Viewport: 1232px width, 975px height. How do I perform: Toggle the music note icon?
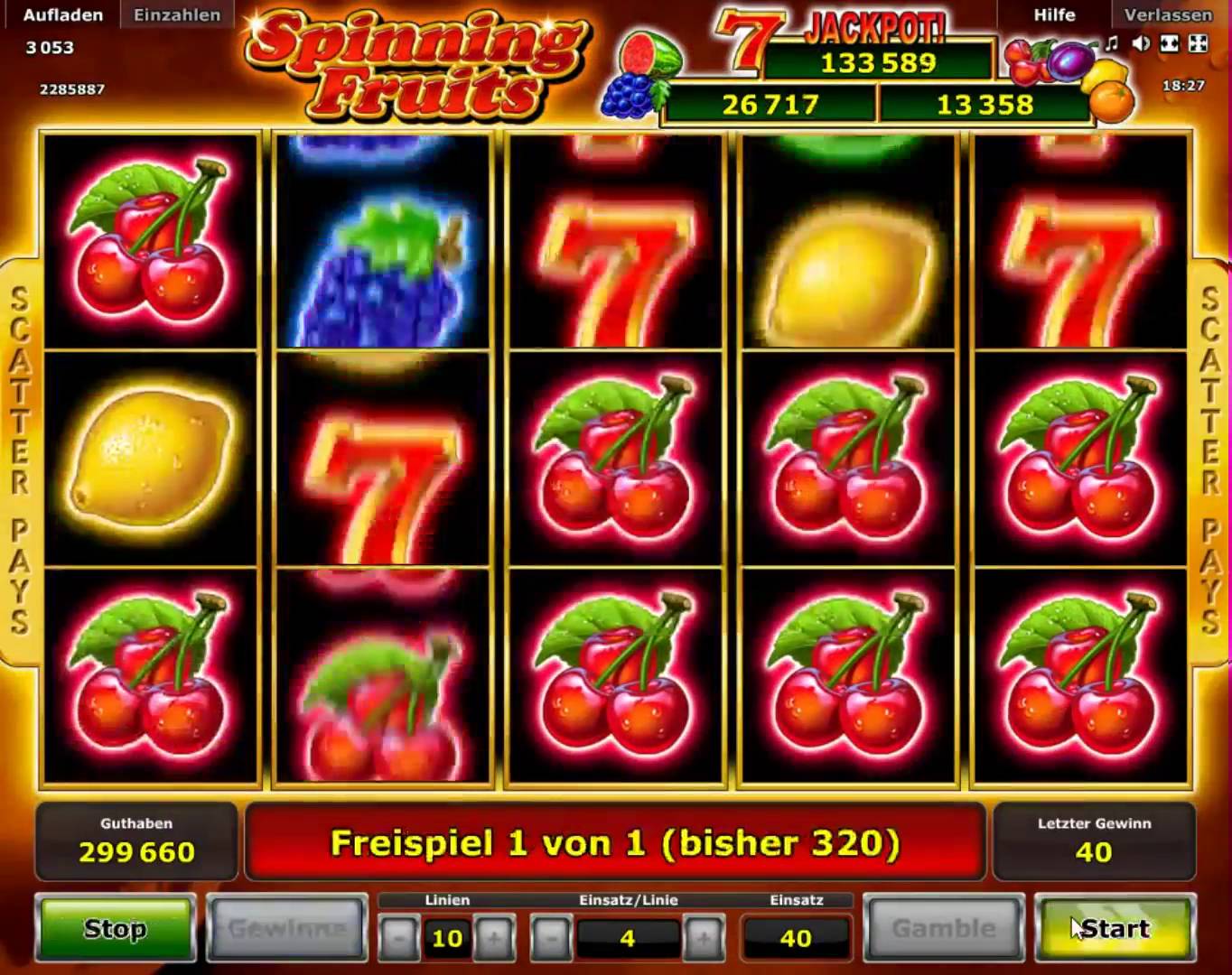pyautogui.click(x=1112, y=43)
